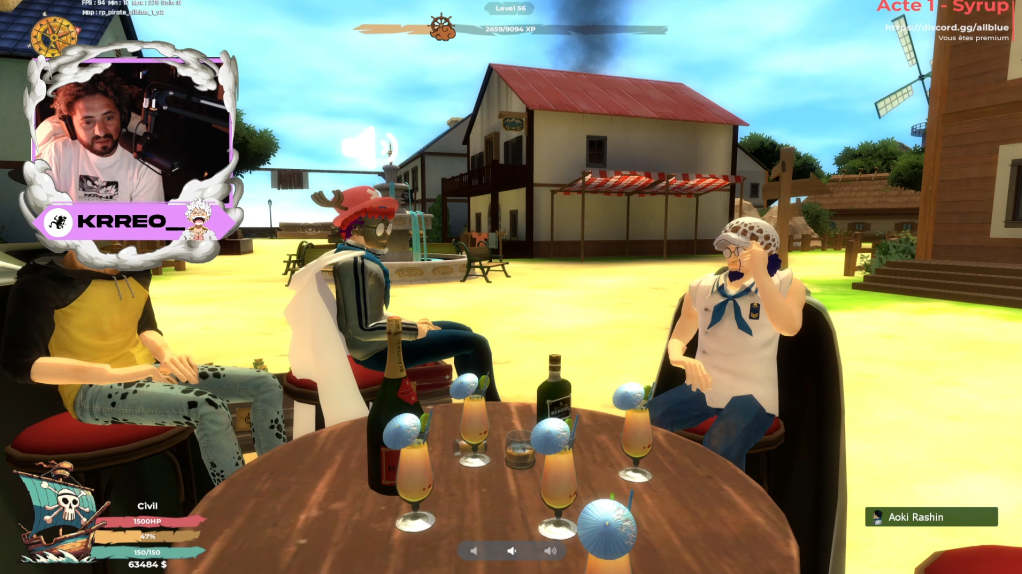Select the lowest volume speaker icon
Screen dimensions: 1022x574
coord(475,551)
